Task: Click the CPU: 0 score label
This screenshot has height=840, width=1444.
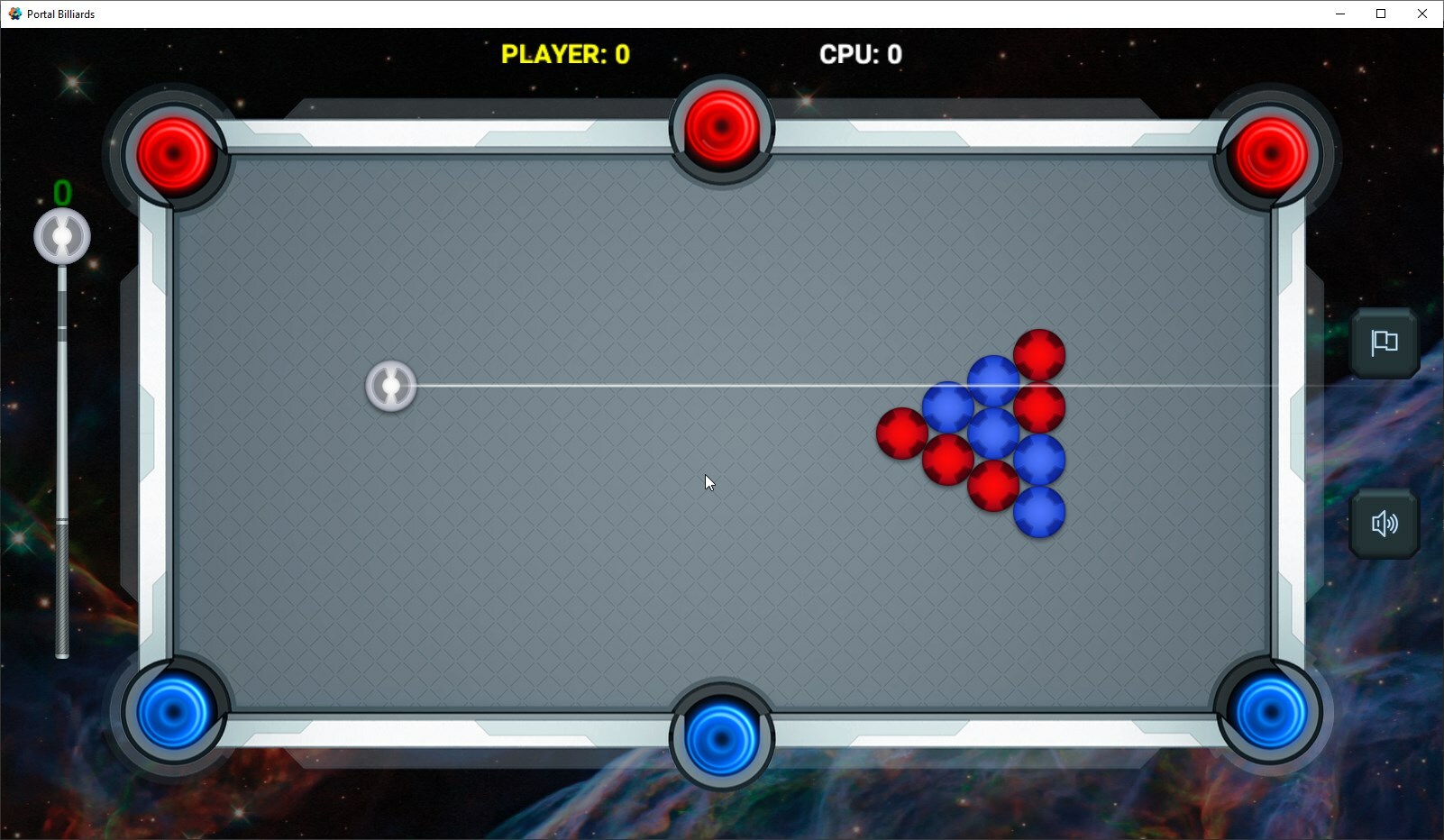Action: pyautogui.click(x=861, y=54)
